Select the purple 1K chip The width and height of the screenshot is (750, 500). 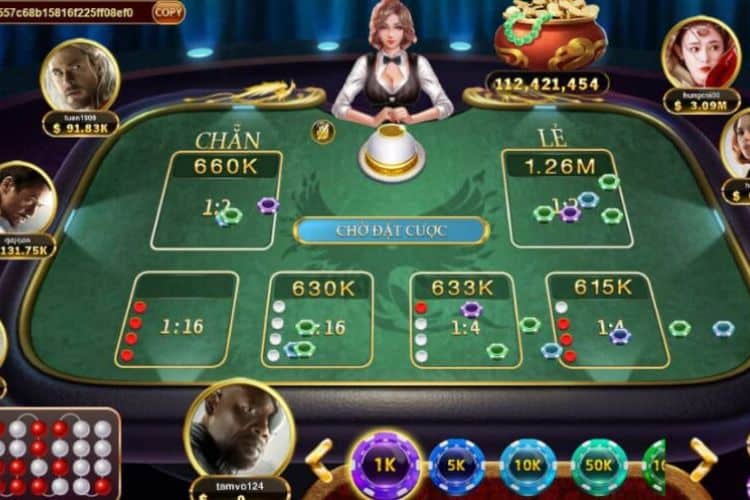coord(384,465)
